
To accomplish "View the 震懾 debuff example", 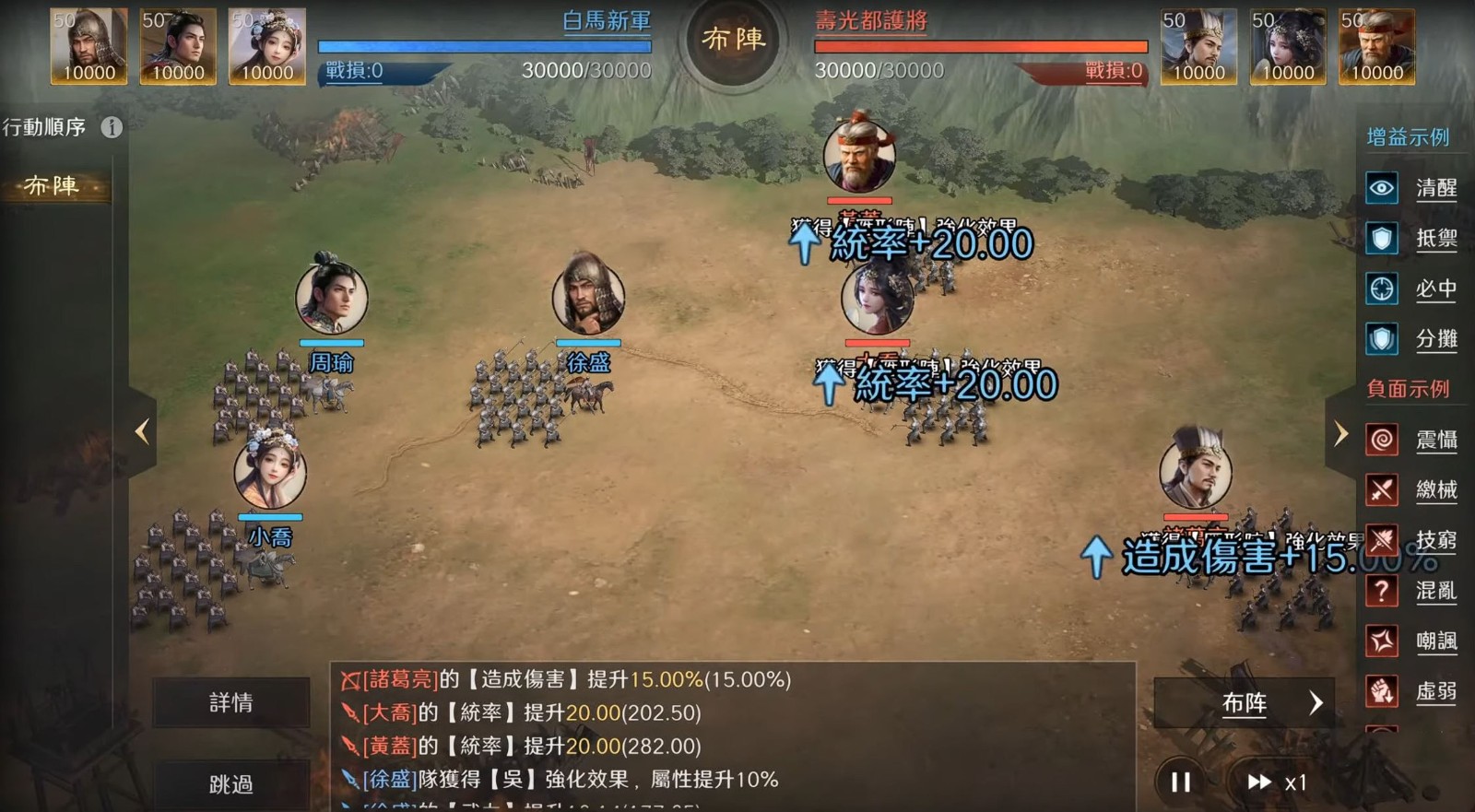I will pos(1410,441).
